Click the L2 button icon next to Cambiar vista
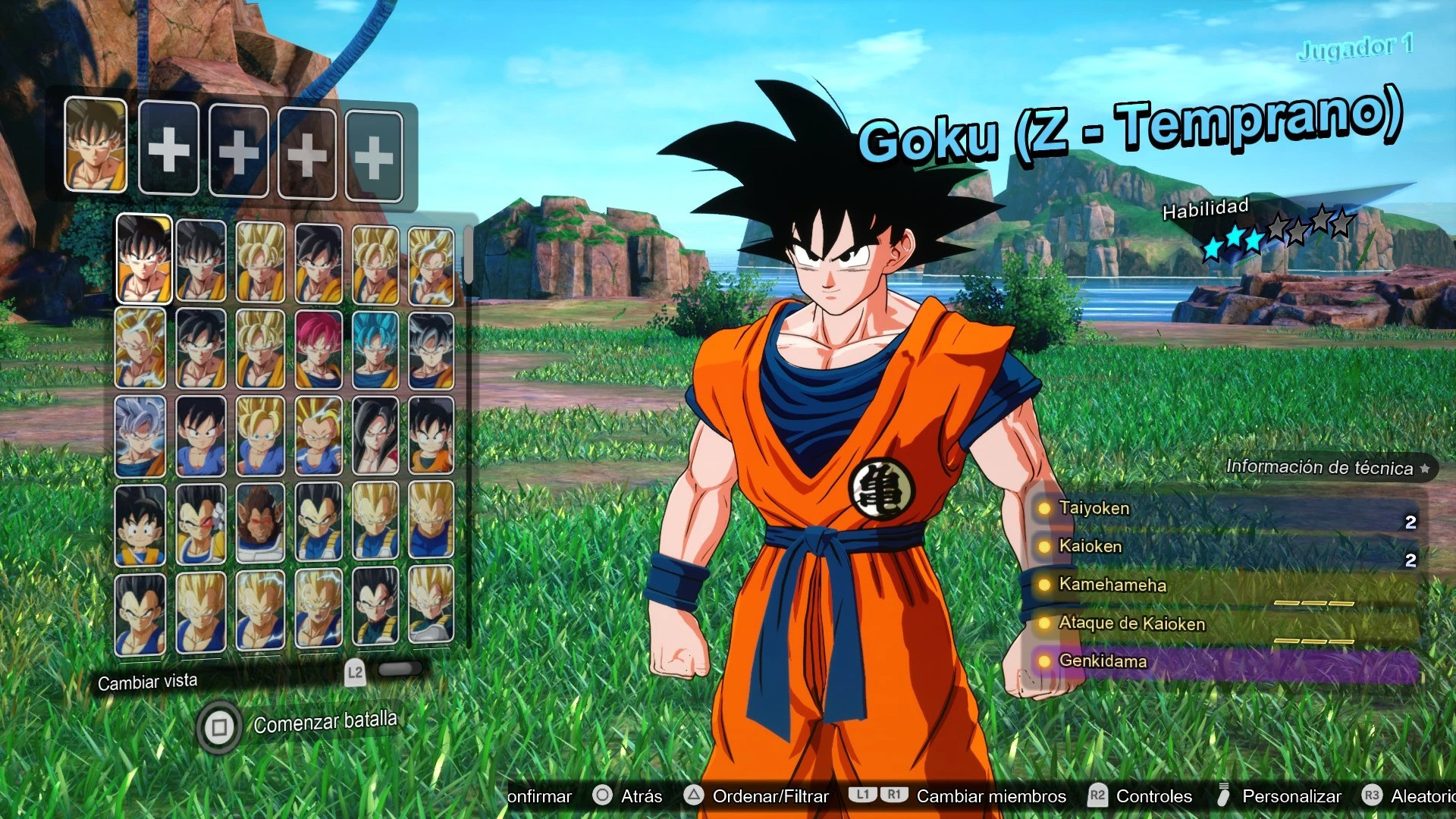The image size is (1456, 819). pos(353,671)
